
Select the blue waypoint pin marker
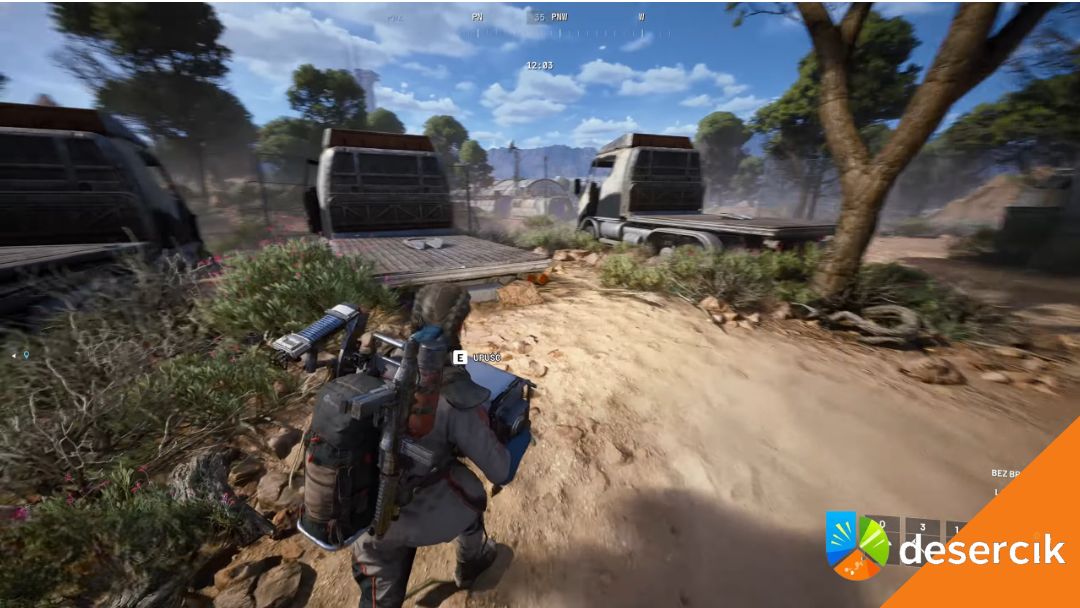pos(26,354)
